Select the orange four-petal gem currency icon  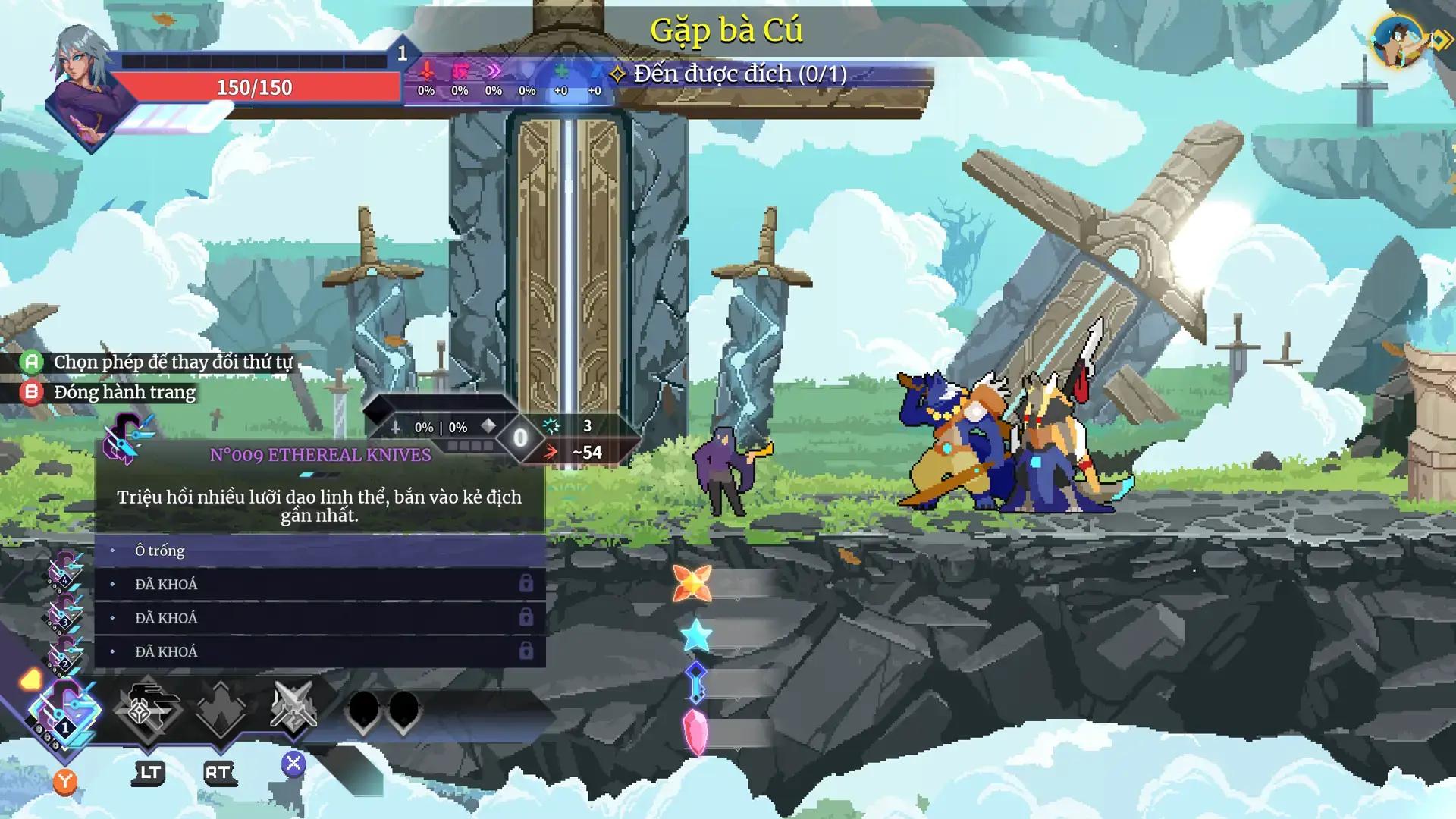click(x=692, y=584)
